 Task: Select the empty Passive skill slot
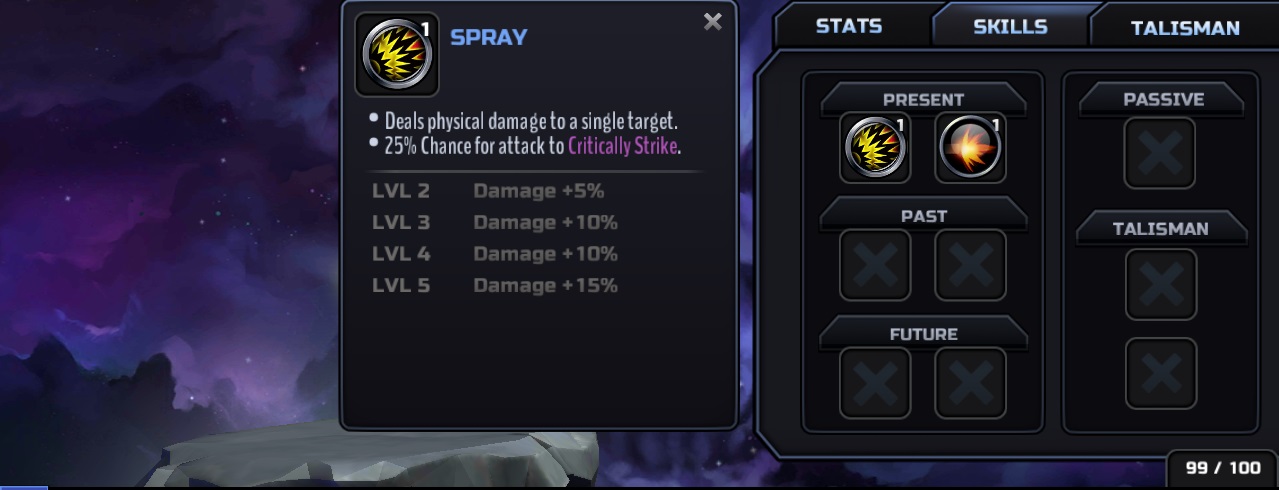[x=1160, y=152]
